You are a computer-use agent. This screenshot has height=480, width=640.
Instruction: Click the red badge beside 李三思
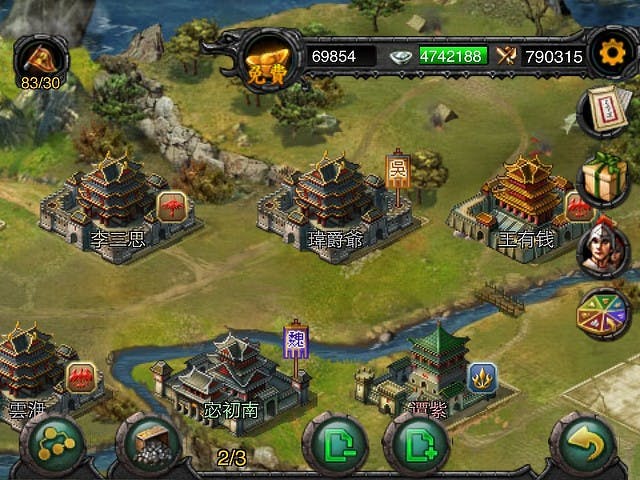coord(172,206)
